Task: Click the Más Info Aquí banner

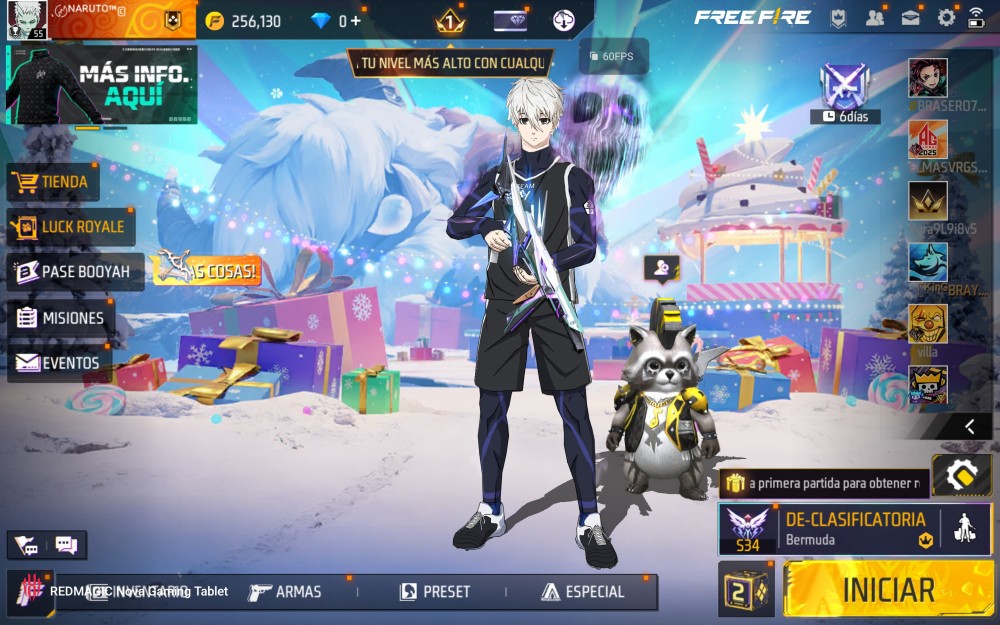Action: pos(101,84)
